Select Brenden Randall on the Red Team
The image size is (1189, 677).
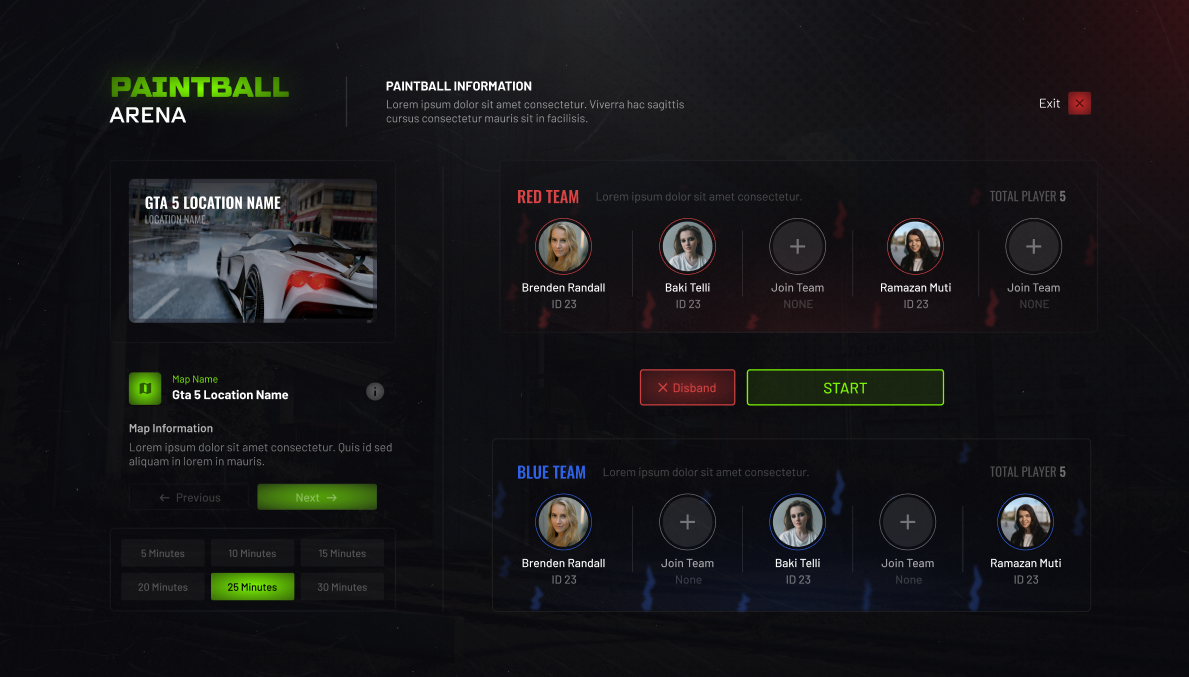tap(563, 247)
